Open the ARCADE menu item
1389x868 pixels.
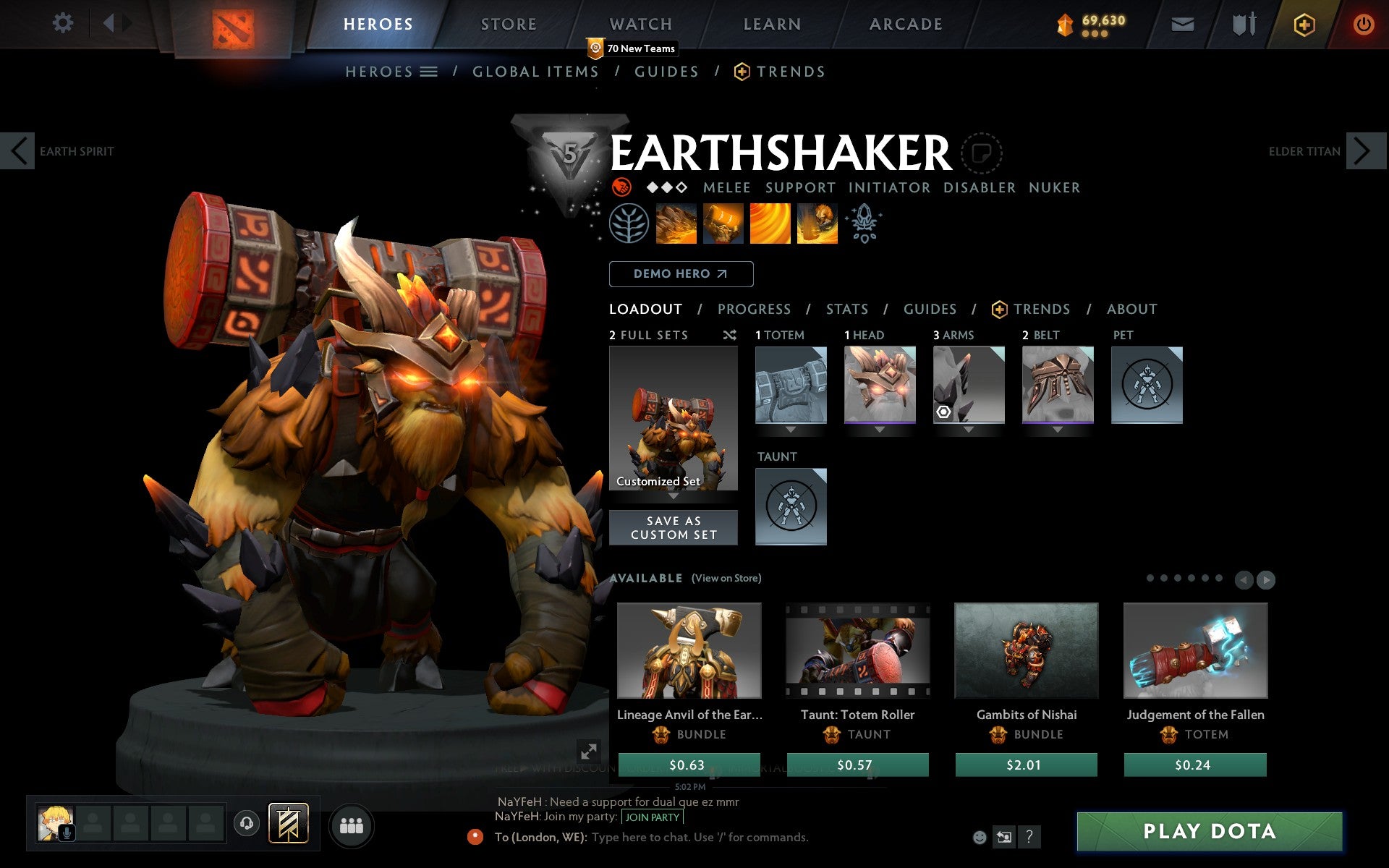pos(905,23)
